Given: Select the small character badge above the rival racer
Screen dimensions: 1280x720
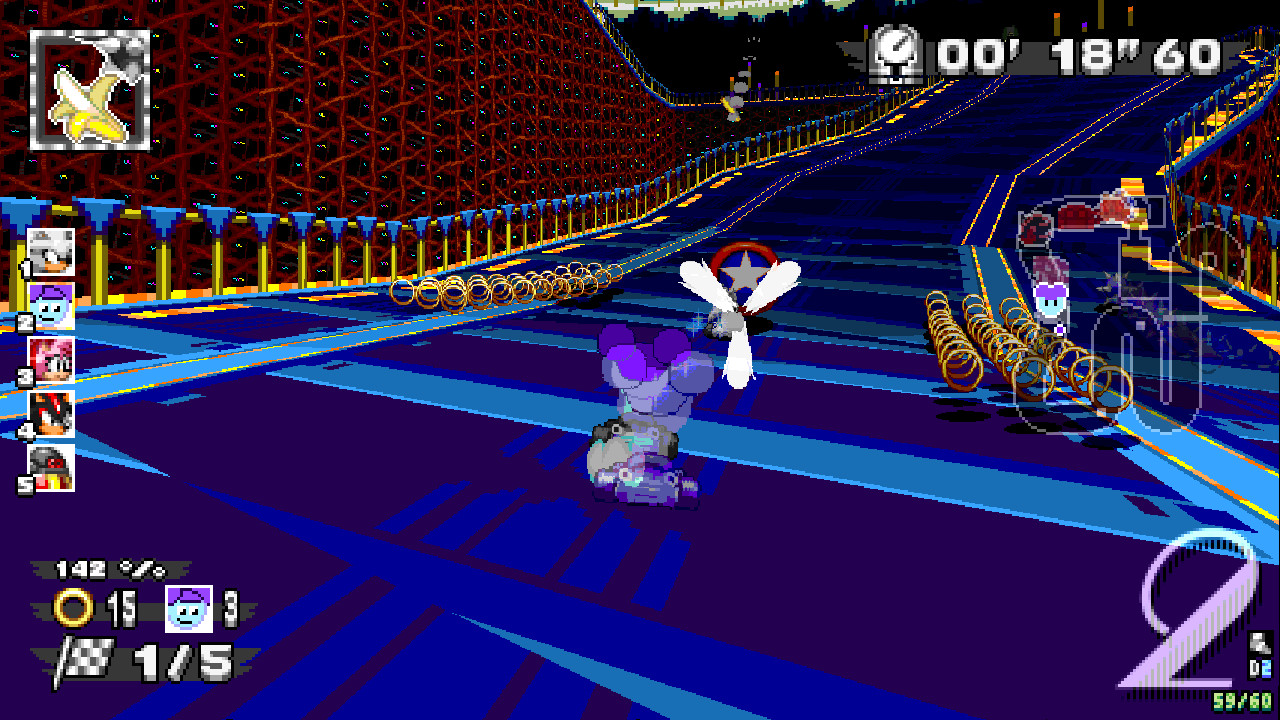Looking at the screenshot, I should coord(1051,300).
